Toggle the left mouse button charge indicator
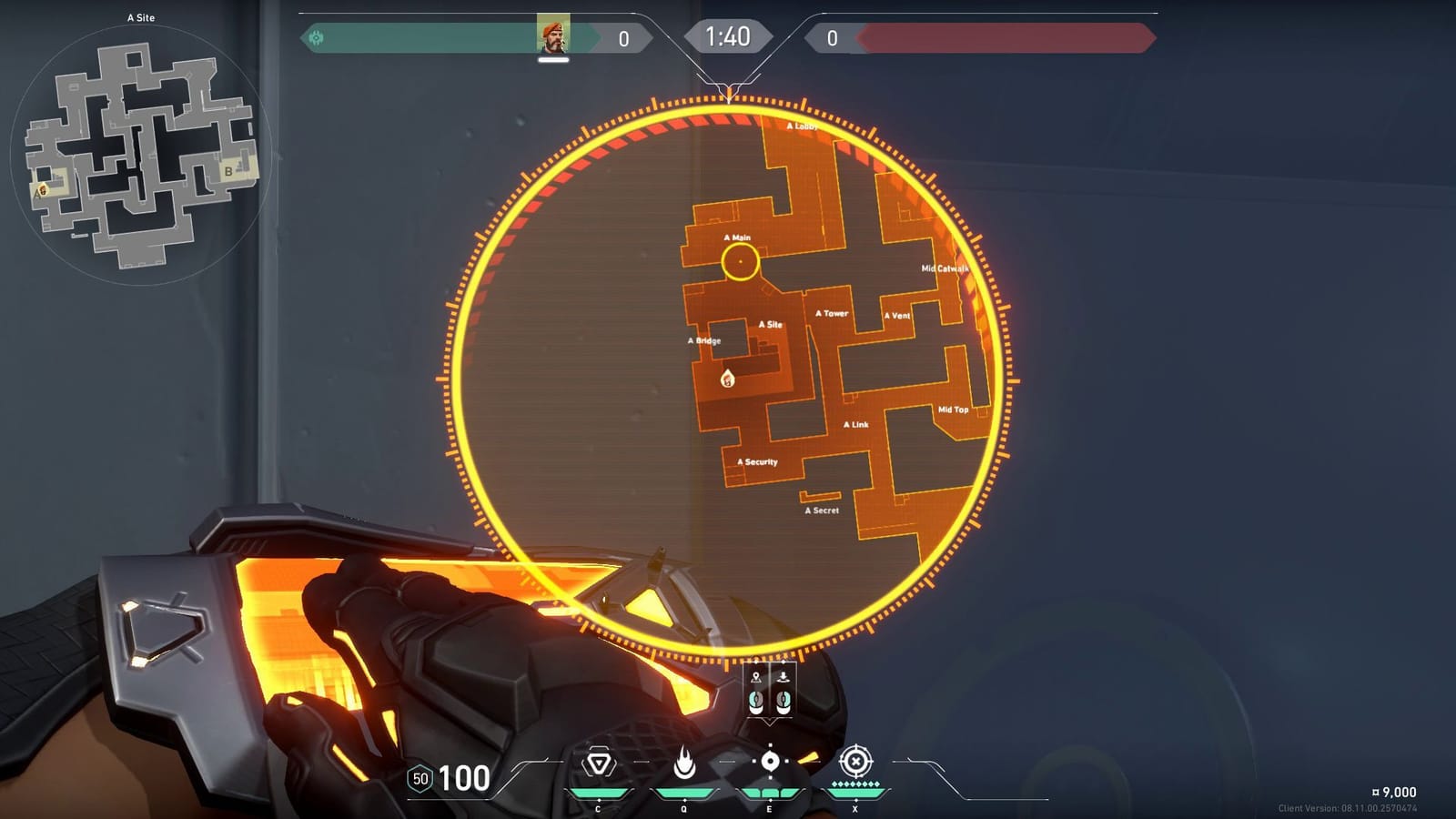1456x819 pixels. tap(757, 701)
